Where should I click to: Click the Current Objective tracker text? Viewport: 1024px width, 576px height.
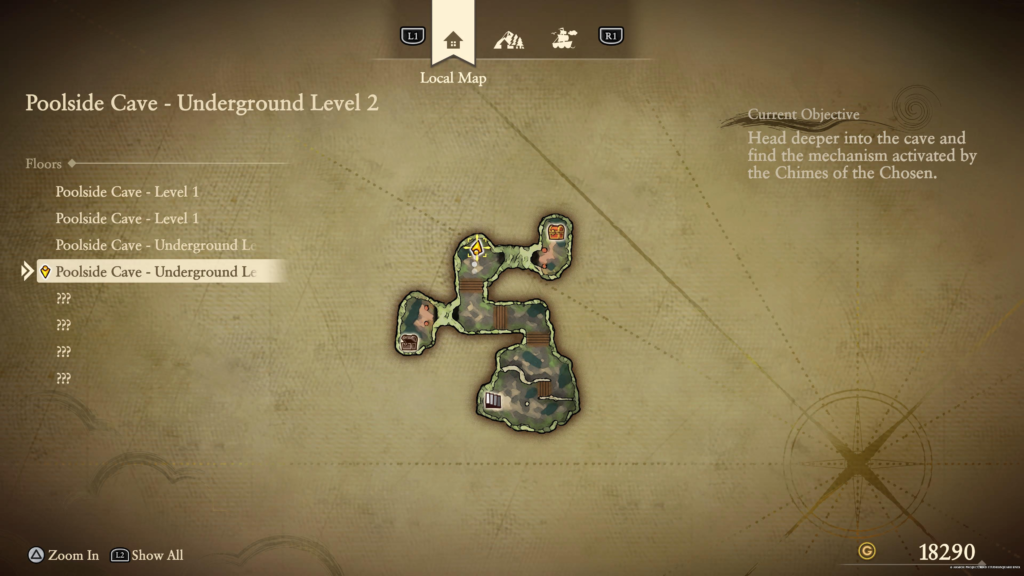[x=862, y=148]
